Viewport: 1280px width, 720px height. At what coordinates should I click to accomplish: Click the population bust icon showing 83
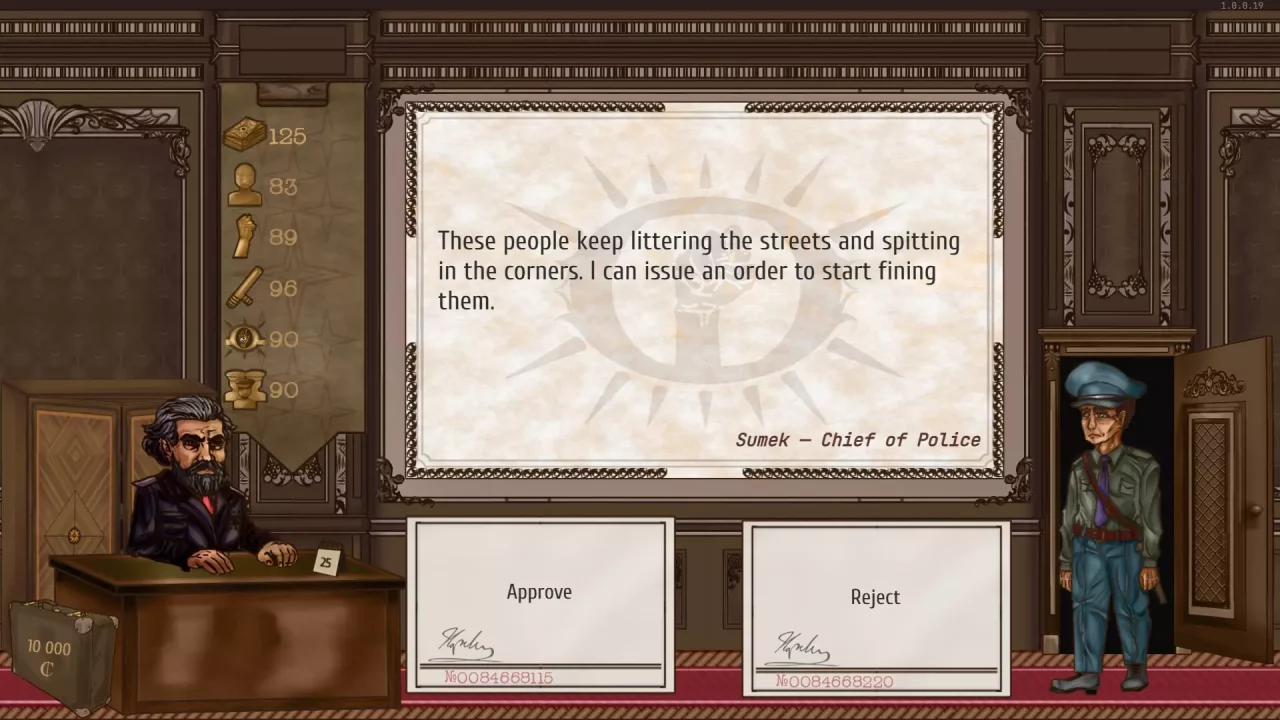[243, 186]
